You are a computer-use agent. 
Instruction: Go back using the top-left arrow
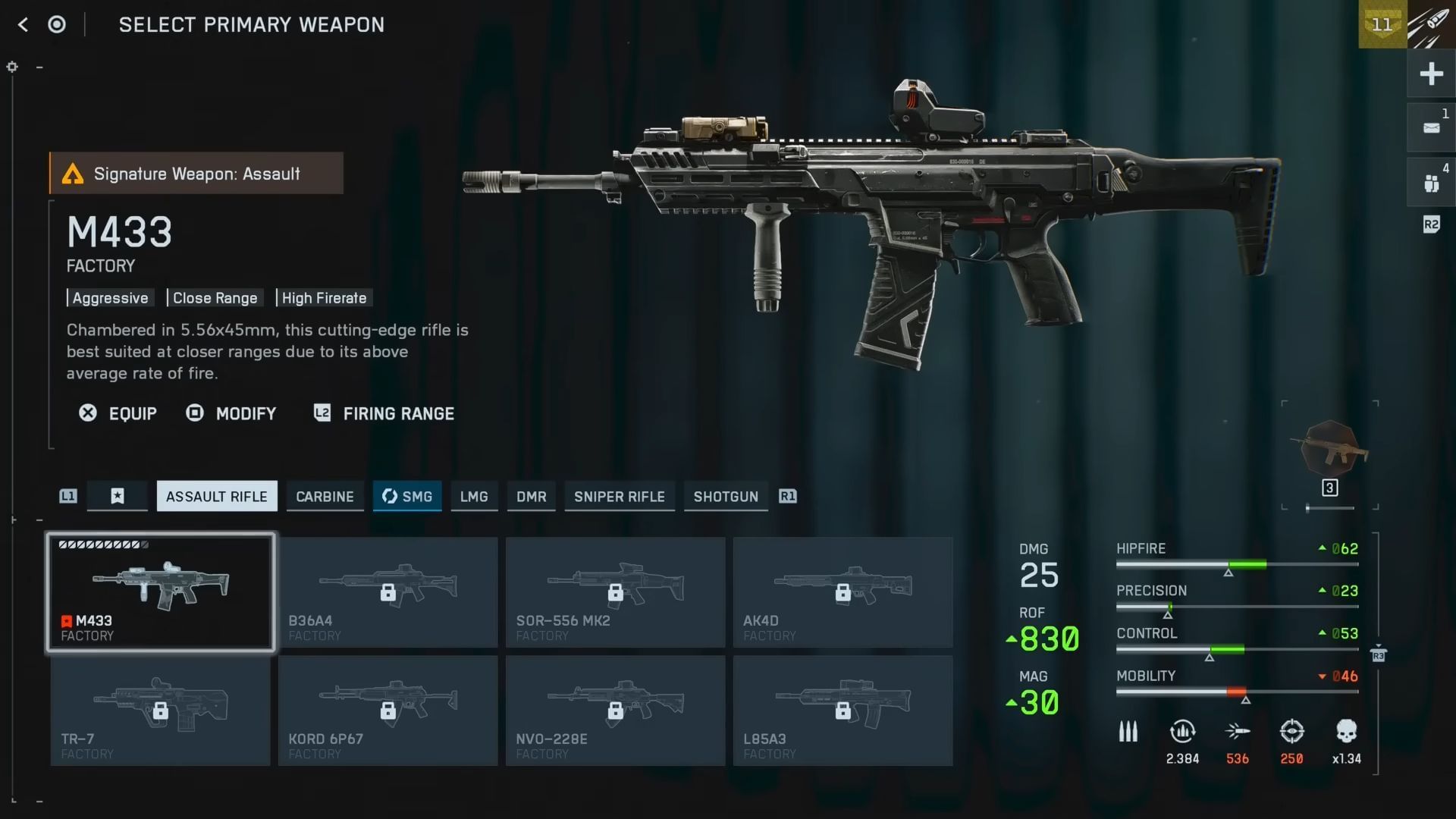pos(23,25)
